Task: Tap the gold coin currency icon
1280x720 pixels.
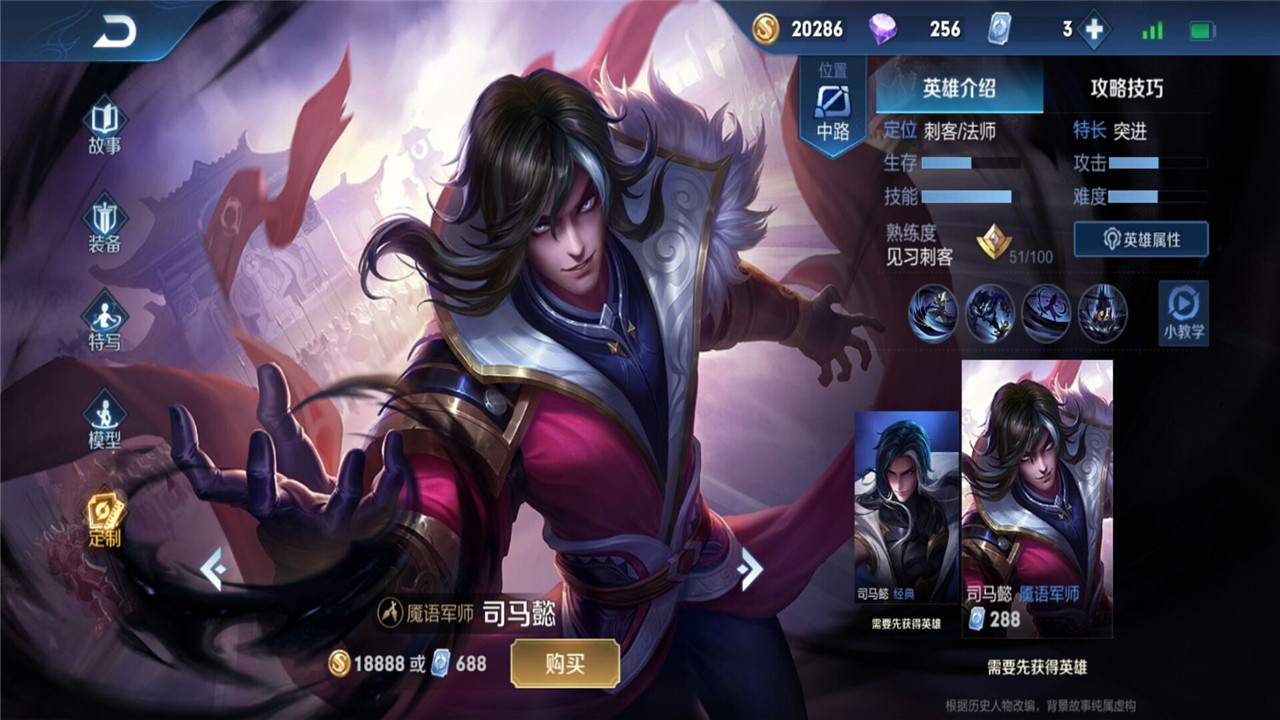Action: pyautogui.click(x=766, y=30)
